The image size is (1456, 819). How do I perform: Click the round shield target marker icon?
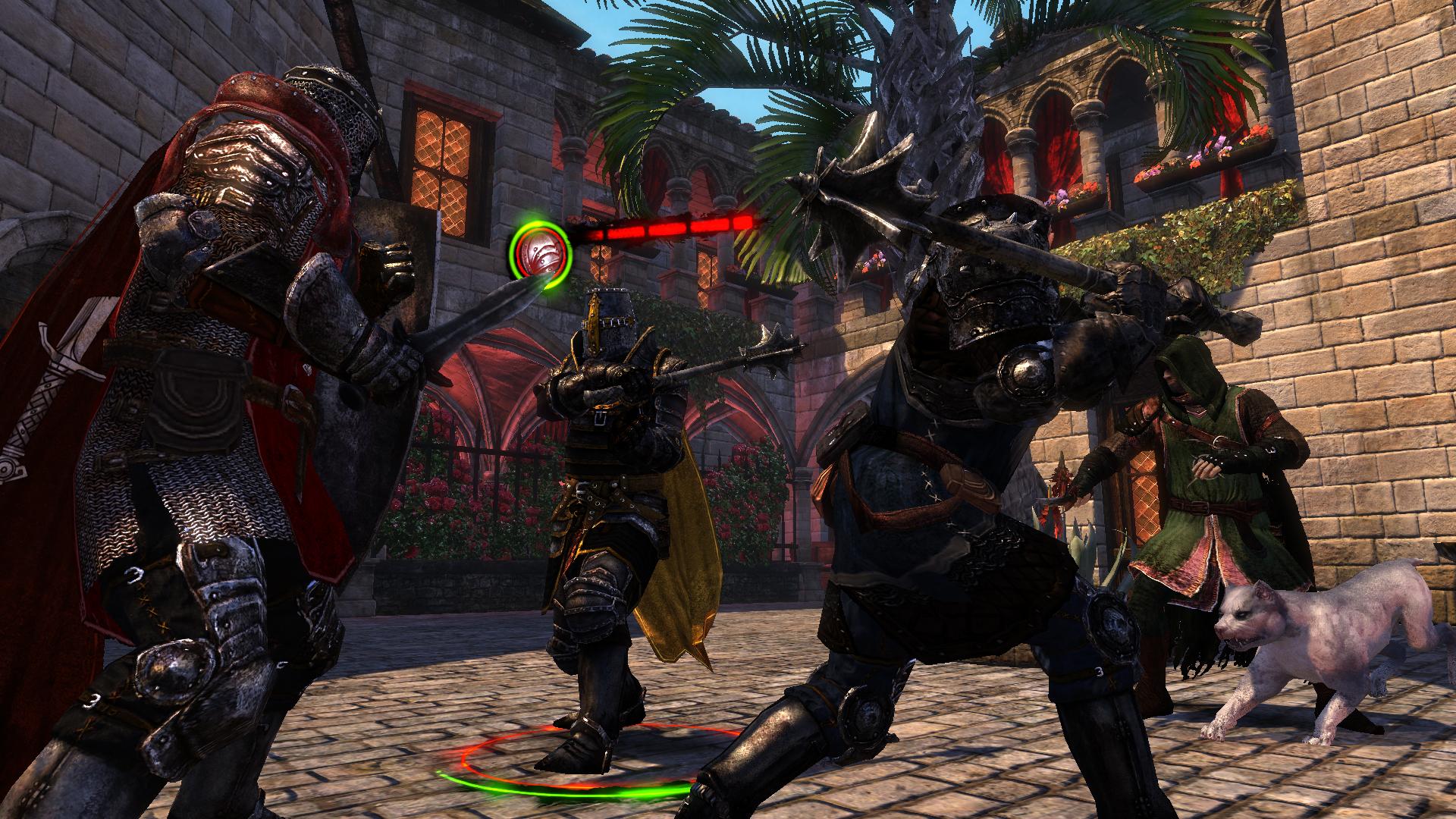click(x=539, y=248)
